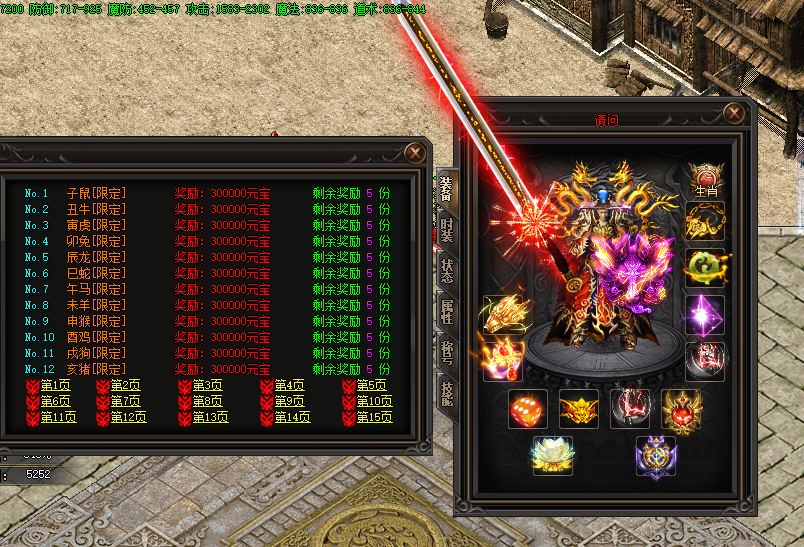Close the character equipment panel
The height and width of the screenshot is (547, 804).
(x=734, y=112)
